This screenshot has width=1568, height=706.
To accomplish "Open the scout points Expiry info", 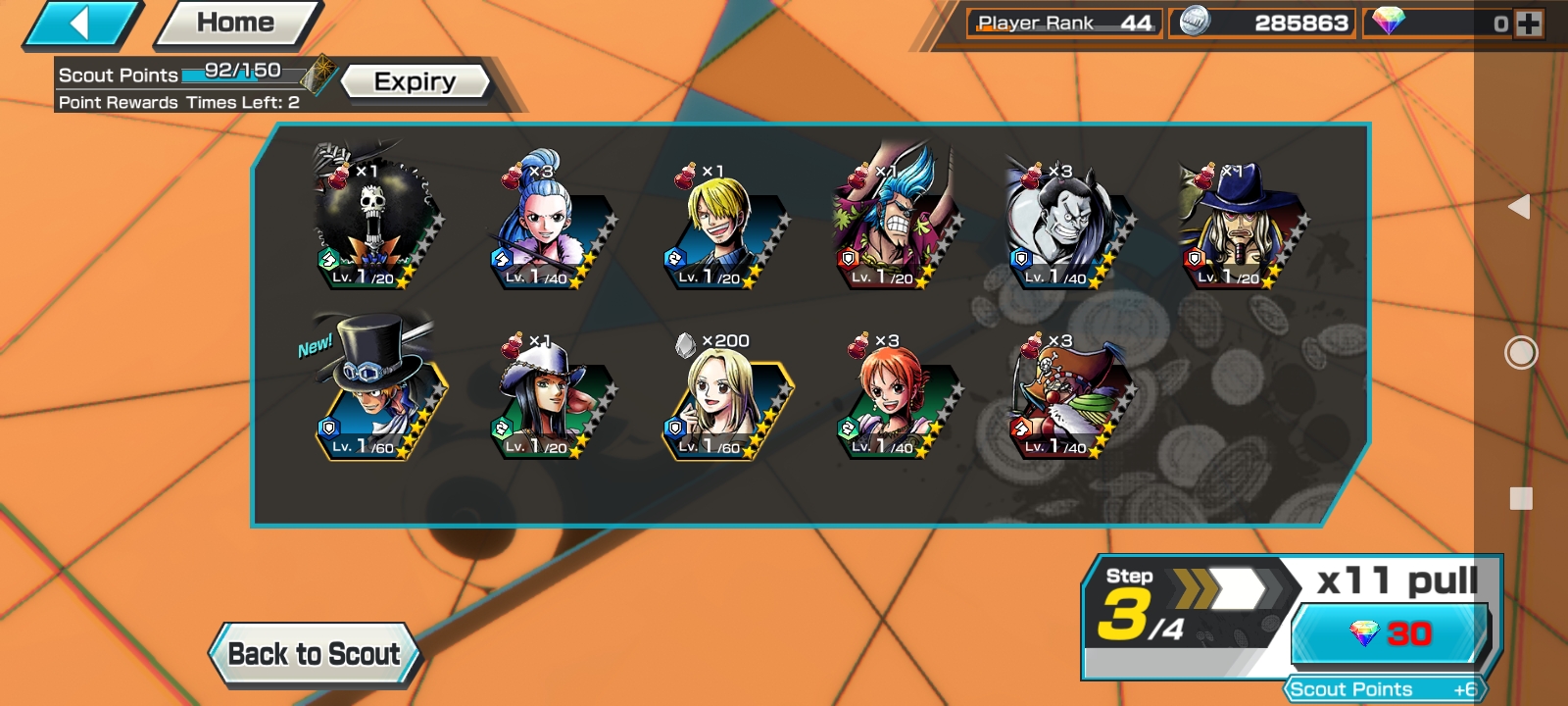I will click(x=415, y=82).
